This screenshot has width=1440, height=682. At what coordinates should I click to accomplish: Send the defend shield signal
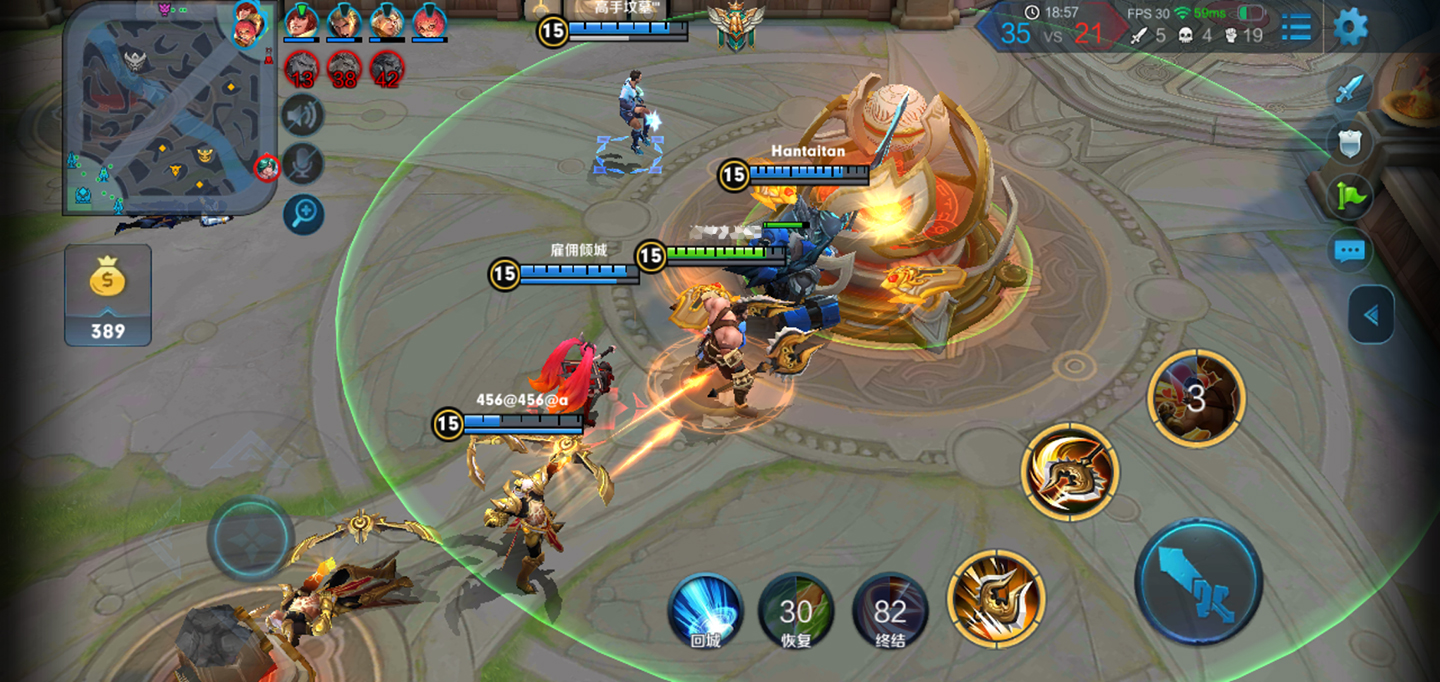pos(1350,143)
